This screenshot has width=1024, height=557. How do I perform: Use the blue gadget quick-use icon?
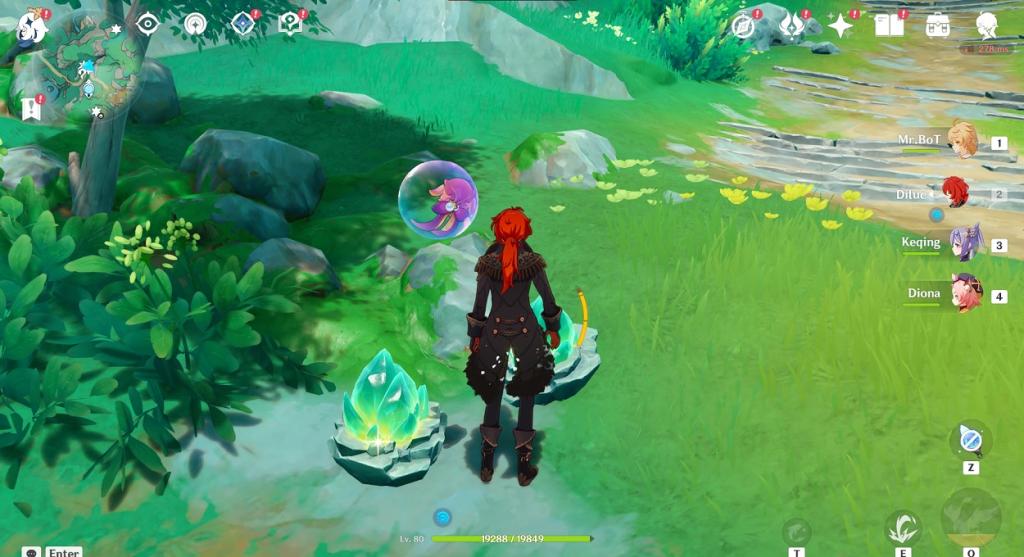[x=970, y=439]
